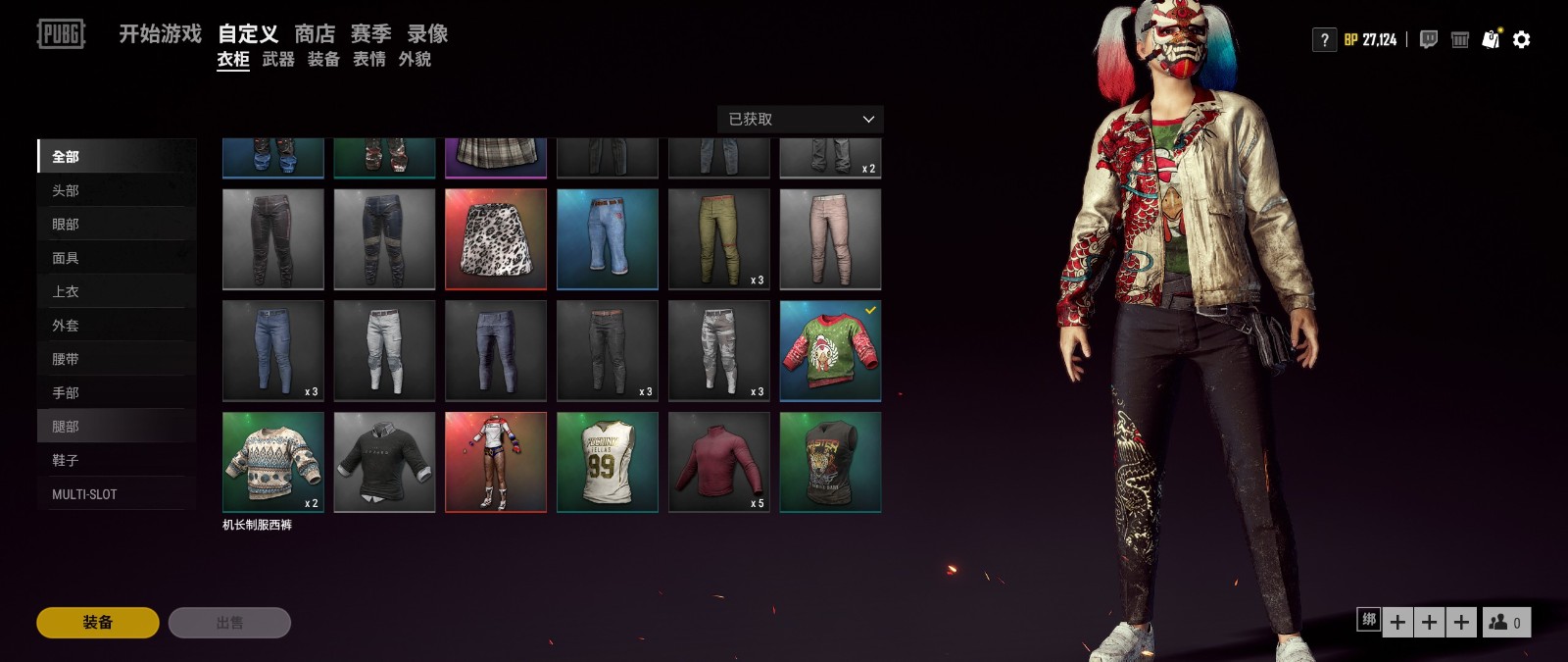Screen dimensions: 1568x662
Task: Filter wardrobe by 头部 head category
Action: [66, 190]
